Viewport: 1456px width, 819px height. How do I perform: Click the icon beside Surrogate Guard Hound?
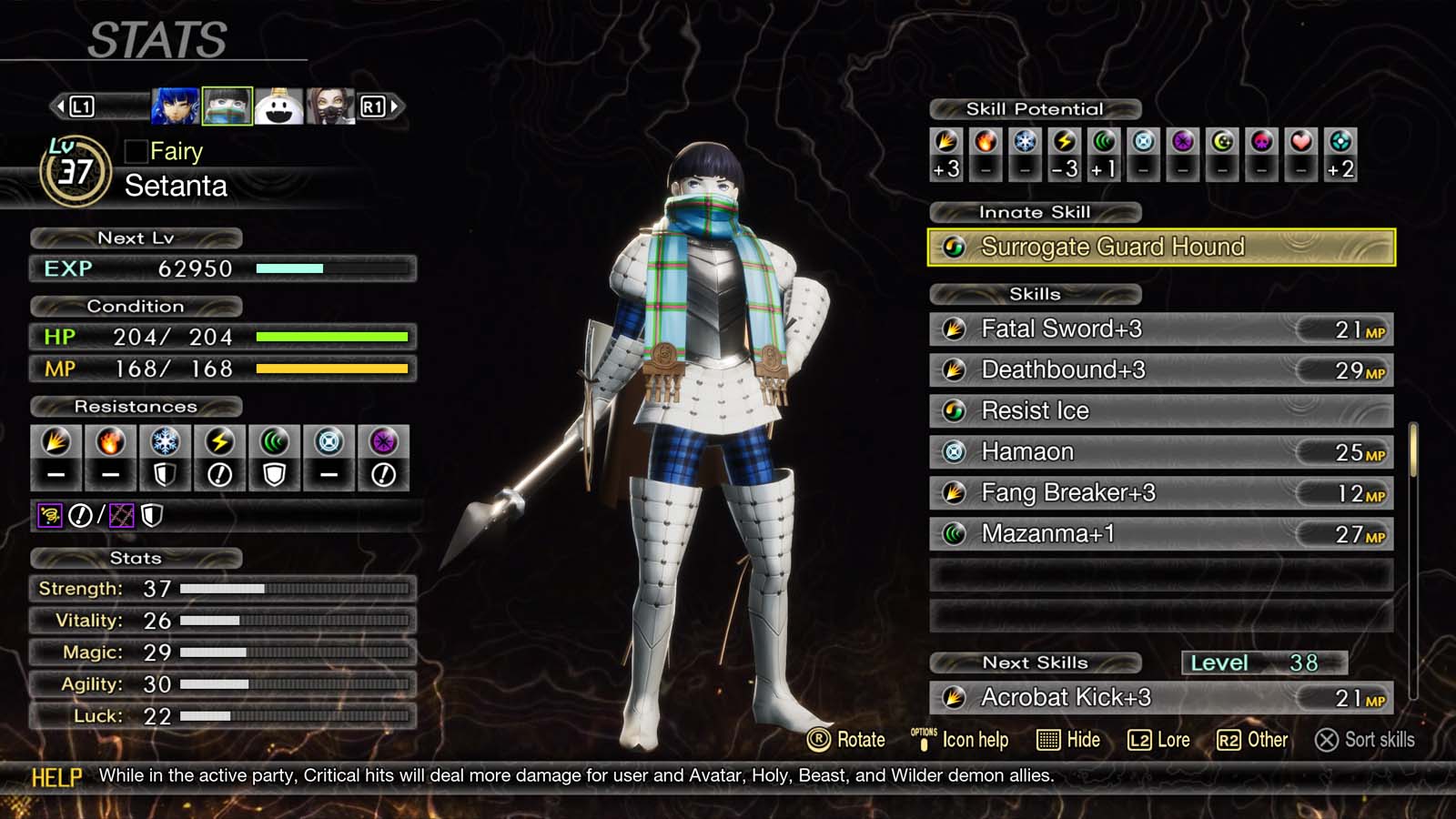click(x=955, y=247)
